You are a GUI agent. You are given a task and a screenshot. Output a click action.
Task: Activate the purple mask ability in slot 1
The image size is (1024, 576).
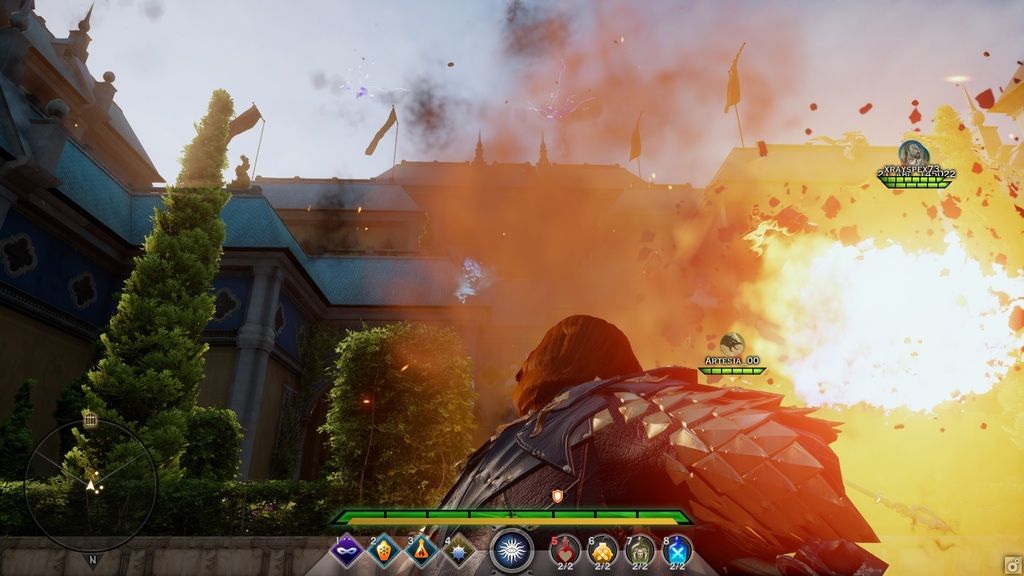coord(346,551)
